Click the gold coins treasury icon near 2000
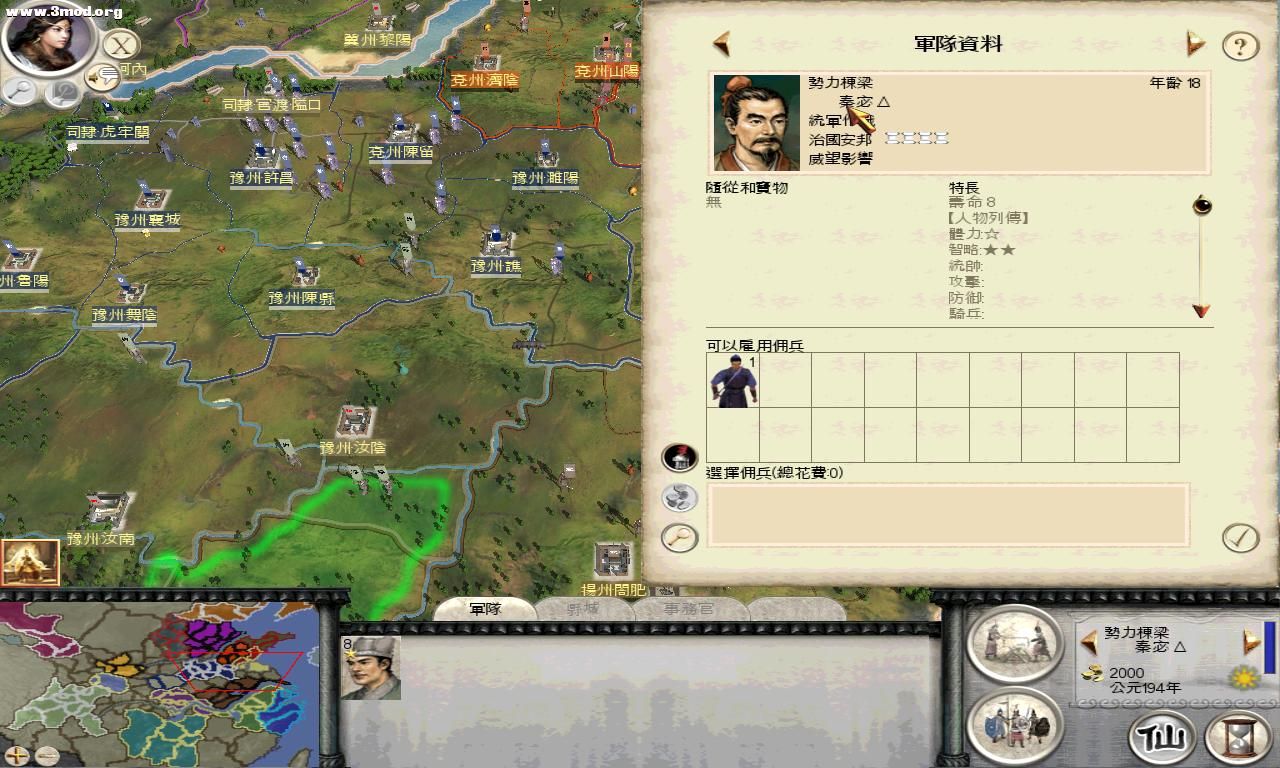The width and height of the screenshot is (1280, 768). coord(1092,673)
